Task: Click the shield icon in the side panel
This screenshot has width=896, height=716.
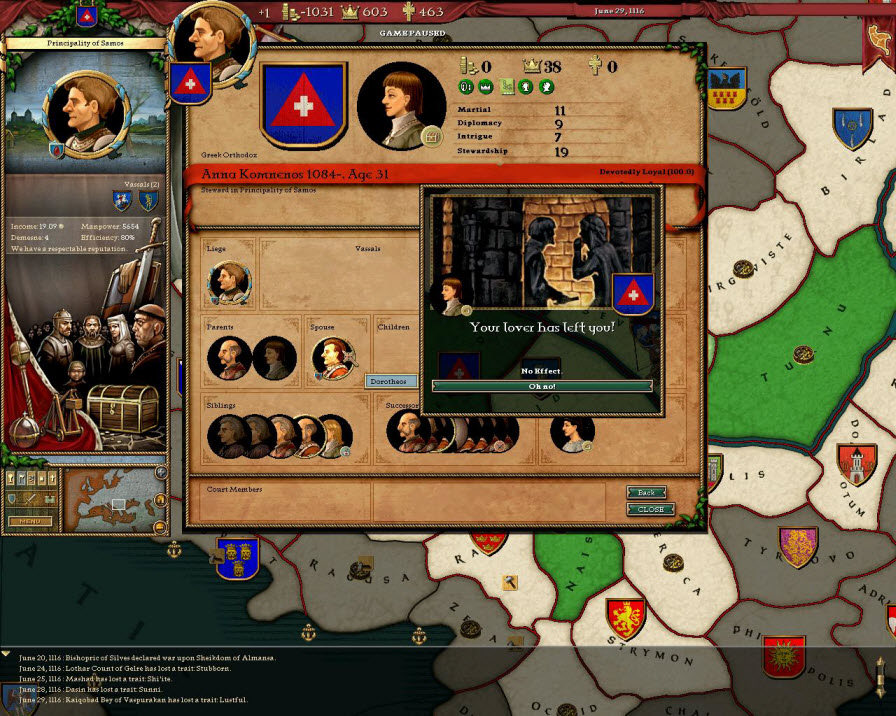Action: pyautogui.click(x=13, y=498)
